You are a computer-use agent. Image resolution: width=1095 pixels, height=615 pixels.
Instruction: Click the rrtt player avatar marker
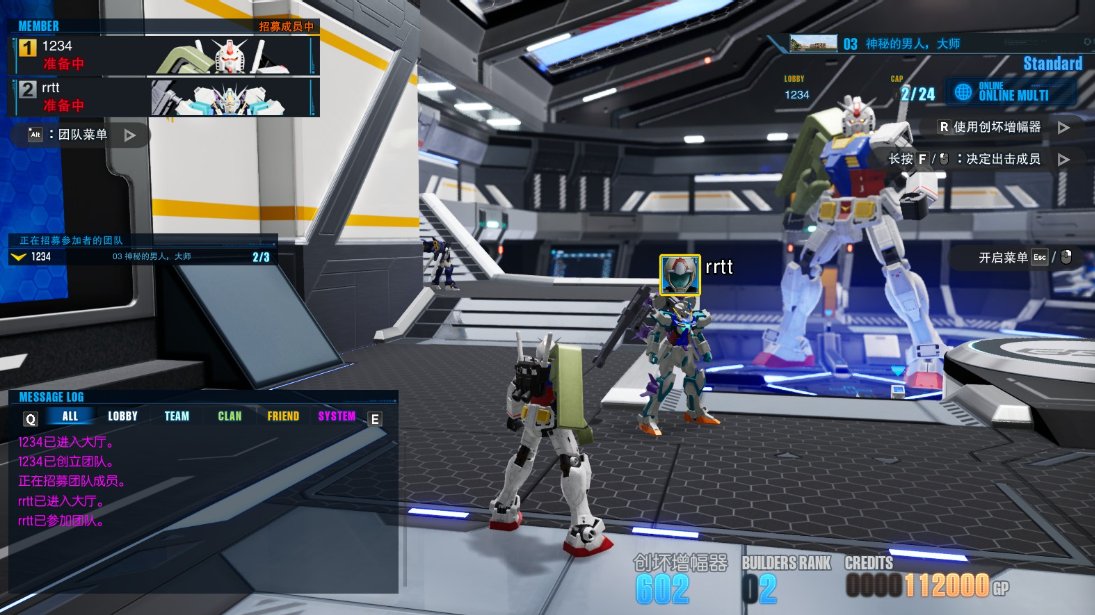click(680, 275)
